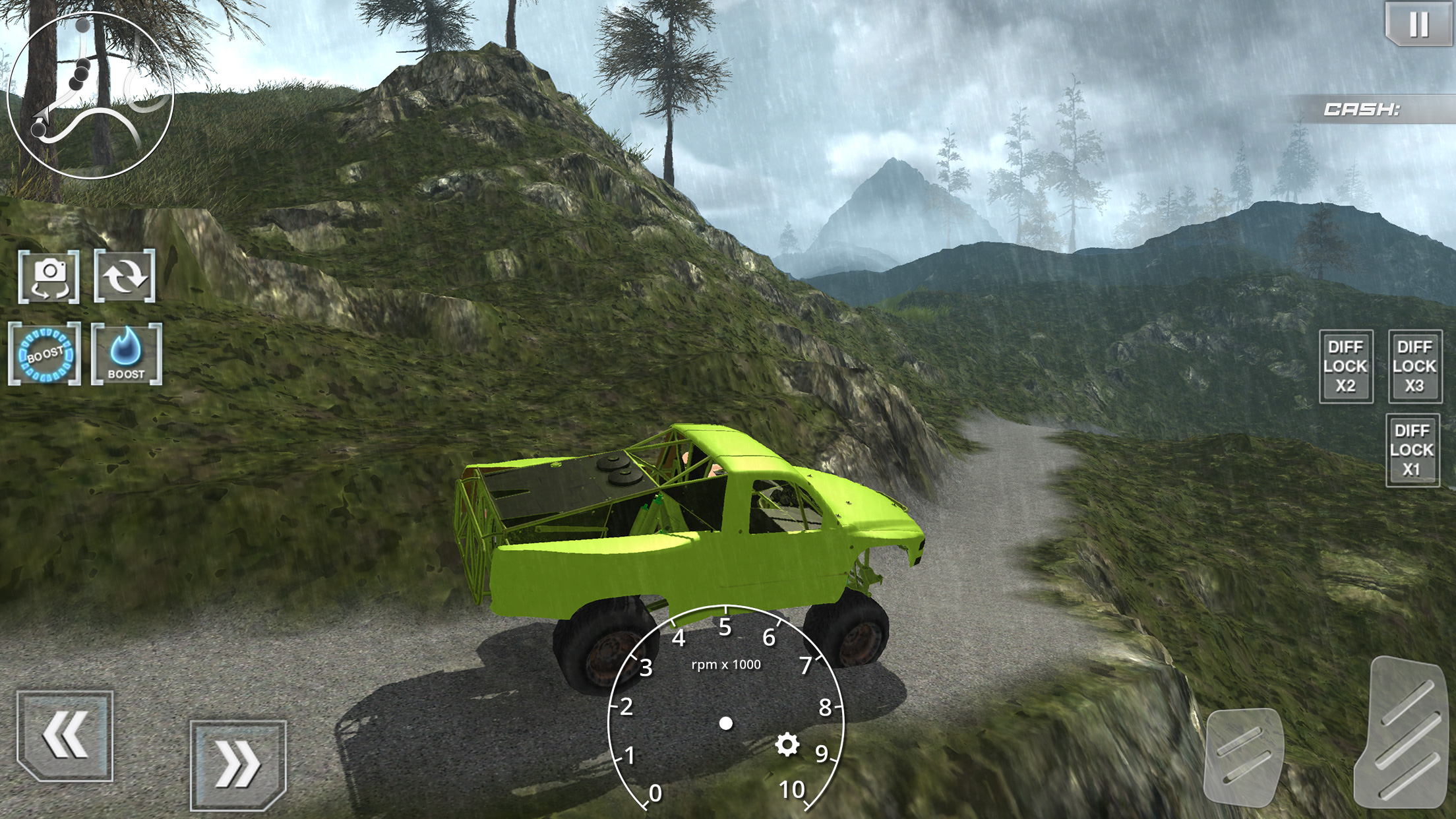This screenshot has height=819, width=1456.
Task: Steer right with the double-arrow button
Action: 238,765
